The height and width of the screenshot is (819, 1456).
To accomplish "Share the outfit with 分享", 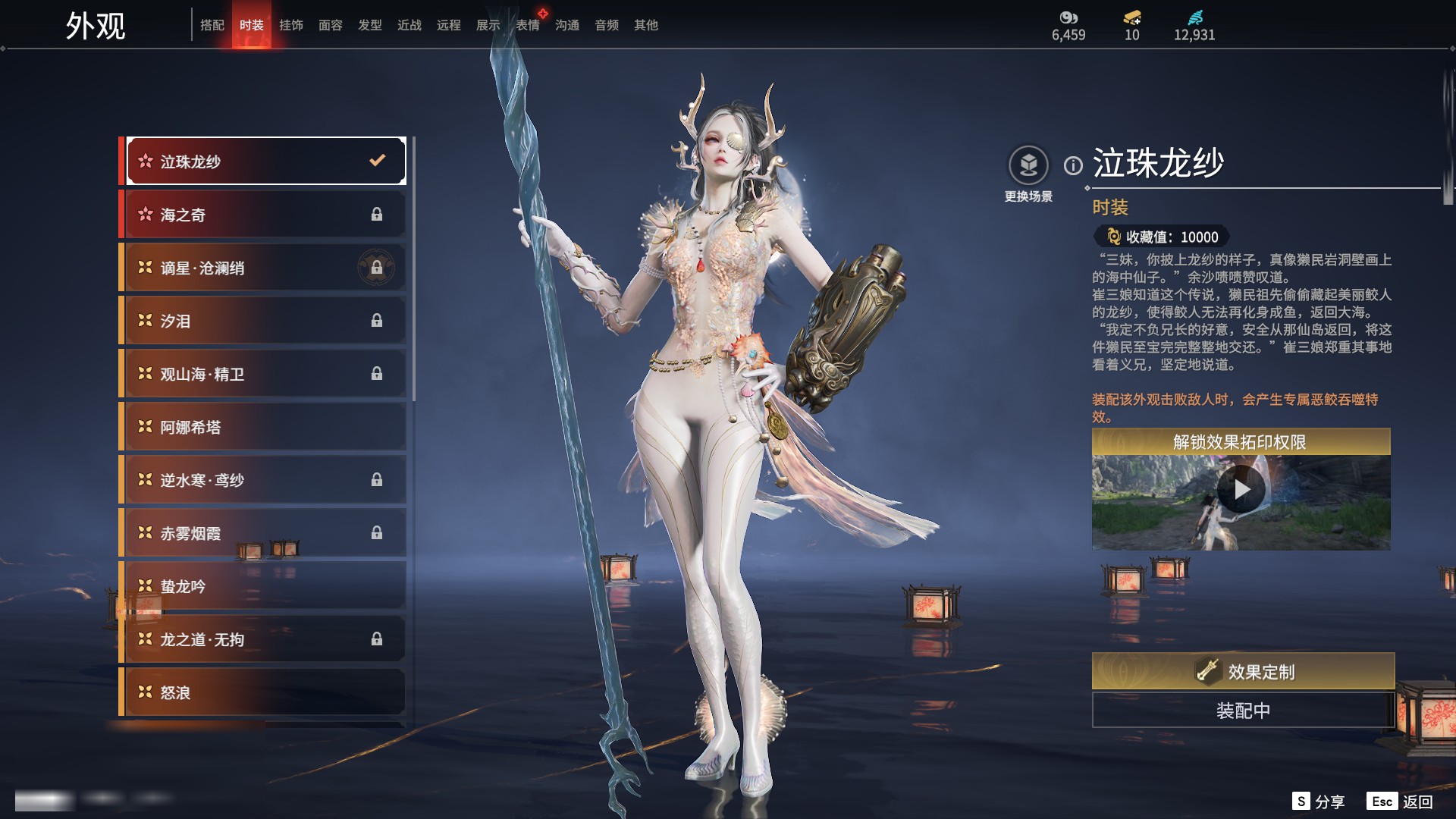I will (1319, 802).
